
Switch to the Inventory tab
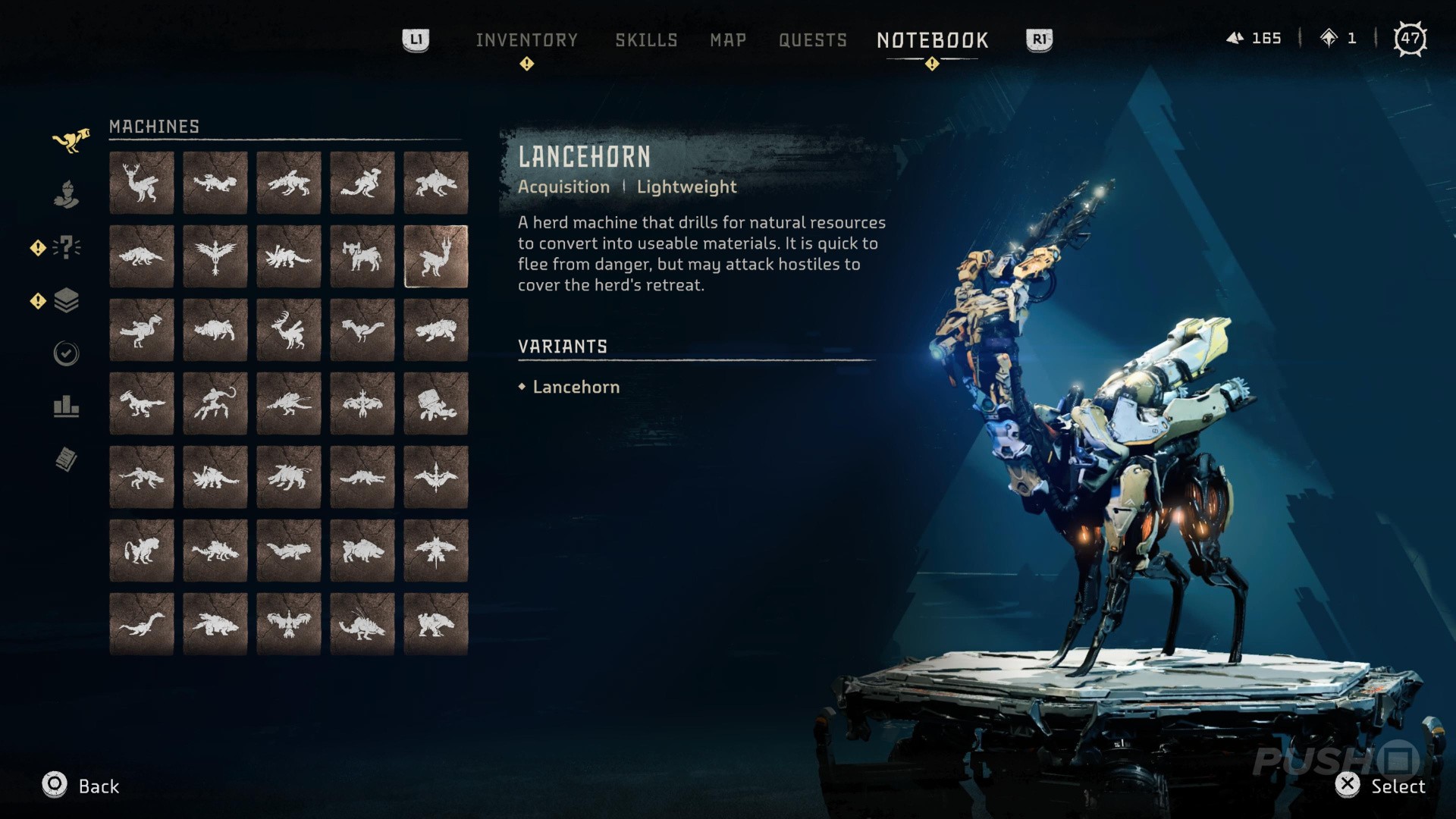pyautogui.click(x=527, y=39)
